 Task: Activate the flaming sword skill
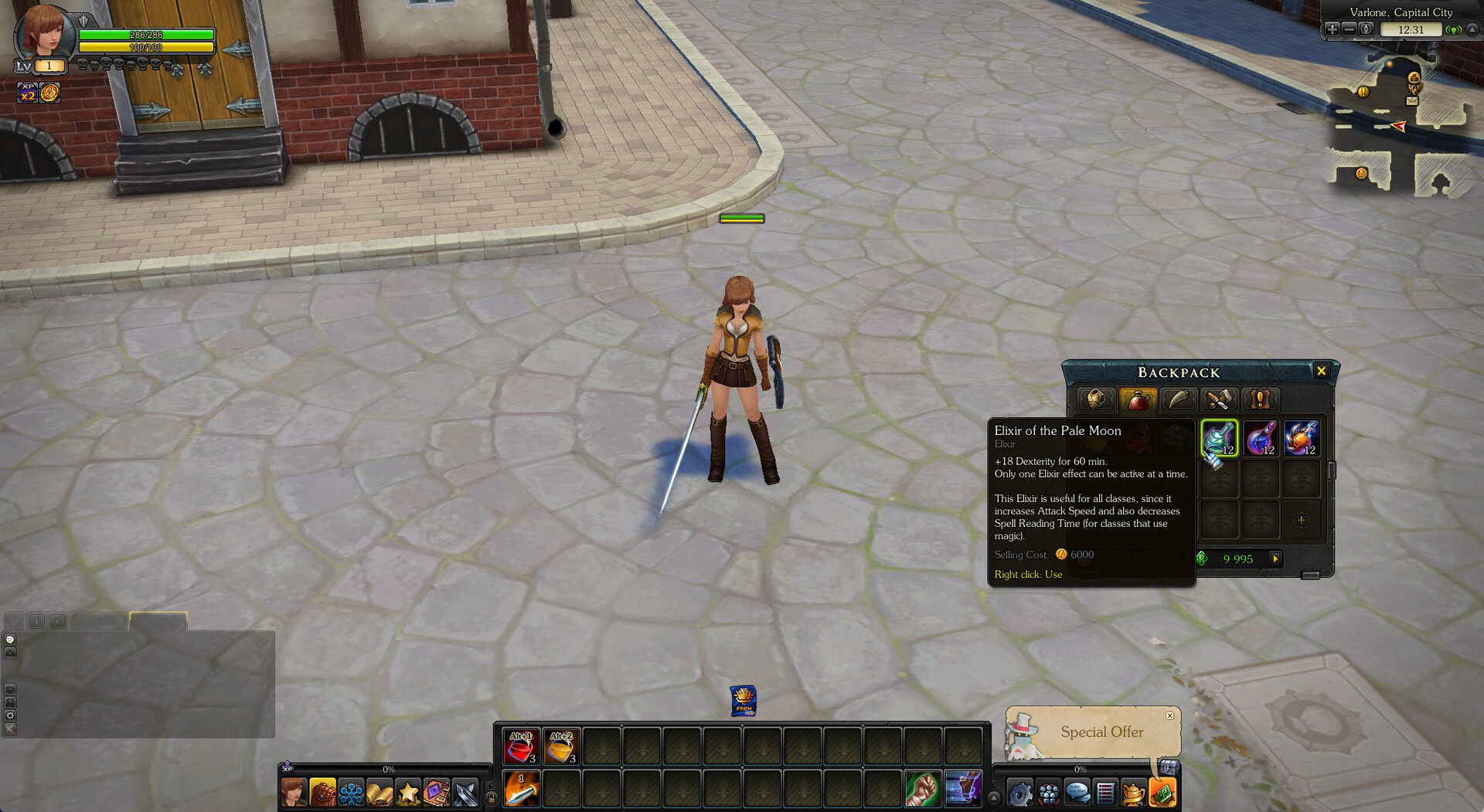coord(521,789)
